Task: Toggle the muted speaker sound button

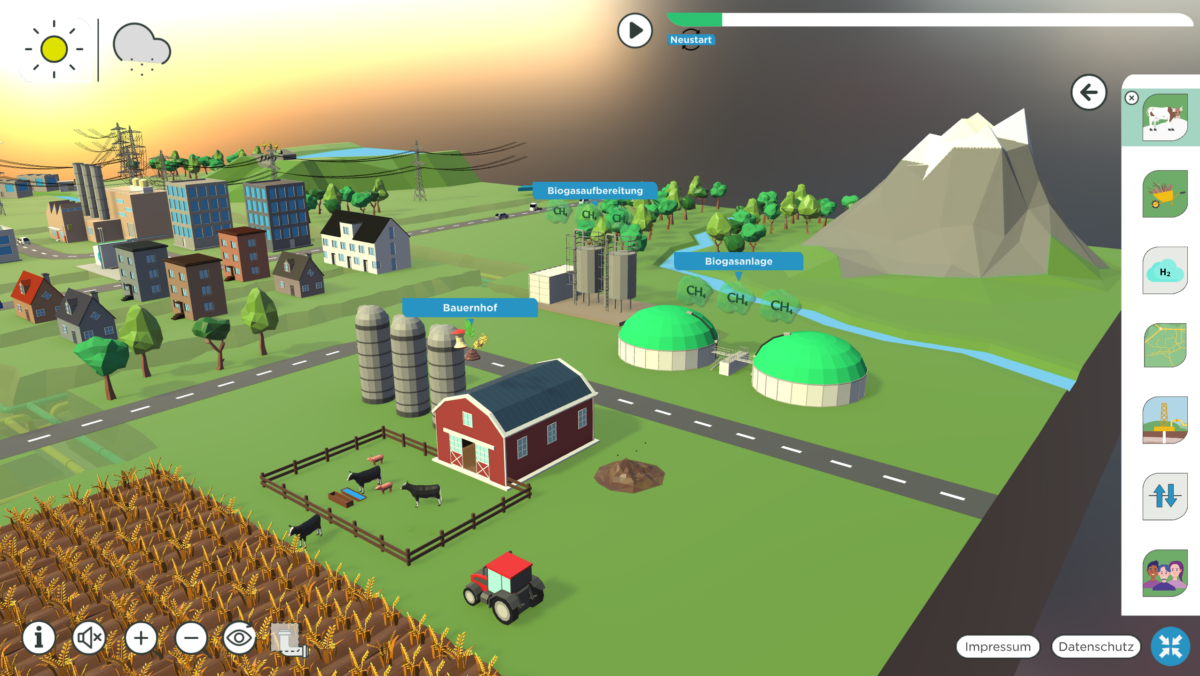Action: point(89,637)
